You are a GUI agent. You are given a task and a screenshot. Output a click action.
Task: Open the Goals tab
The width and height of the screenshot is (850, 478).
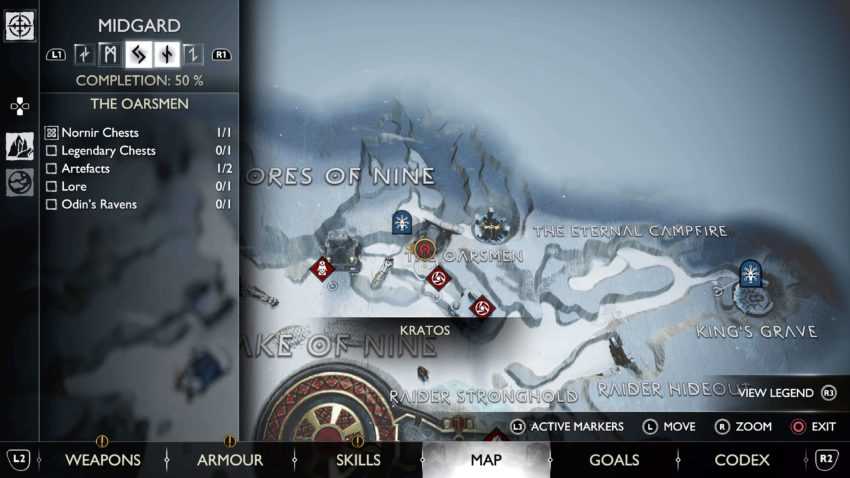click(x=614, y=460)
